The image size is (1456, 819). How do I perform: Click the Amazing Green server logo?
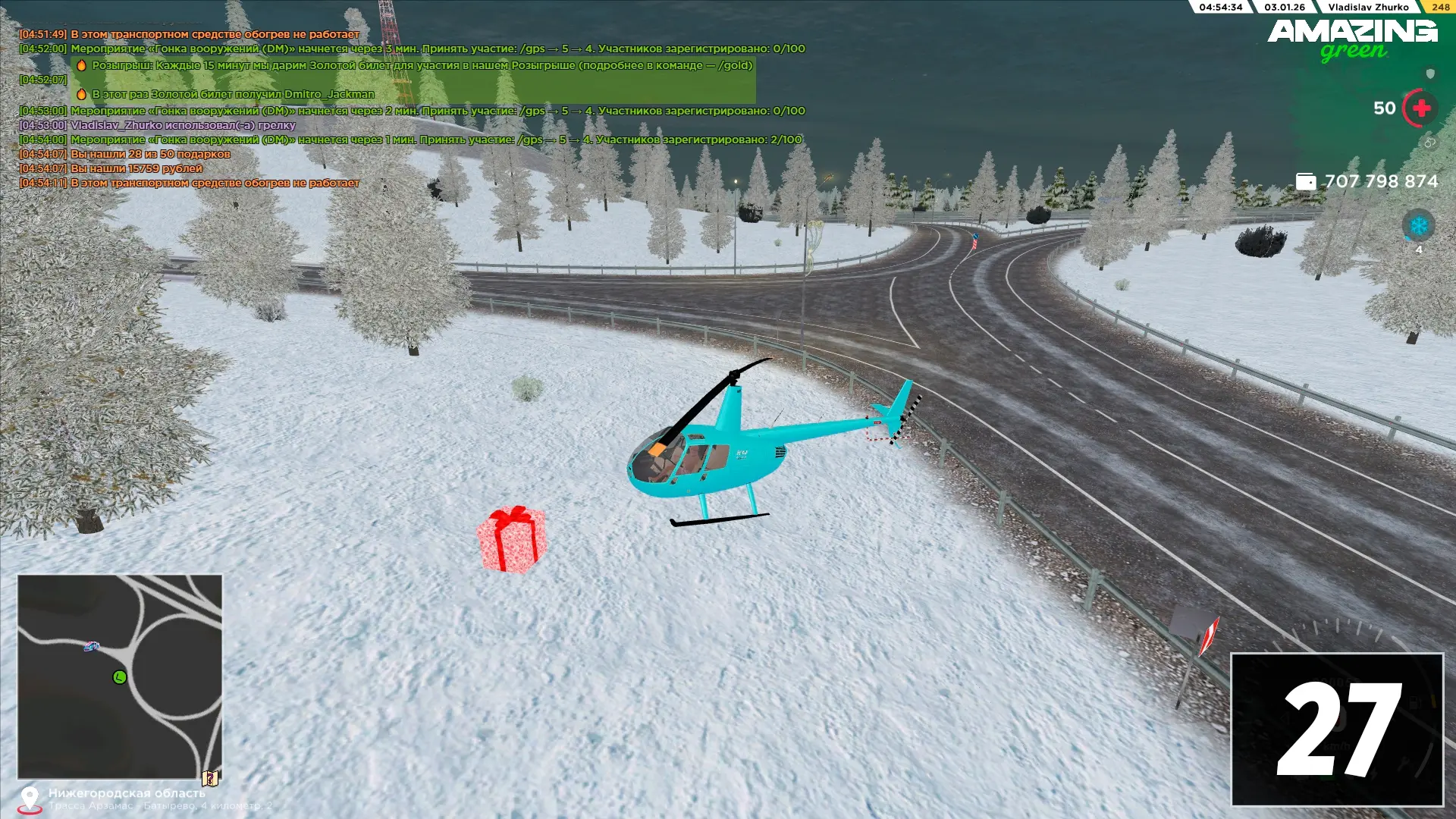click(1352, 39)
